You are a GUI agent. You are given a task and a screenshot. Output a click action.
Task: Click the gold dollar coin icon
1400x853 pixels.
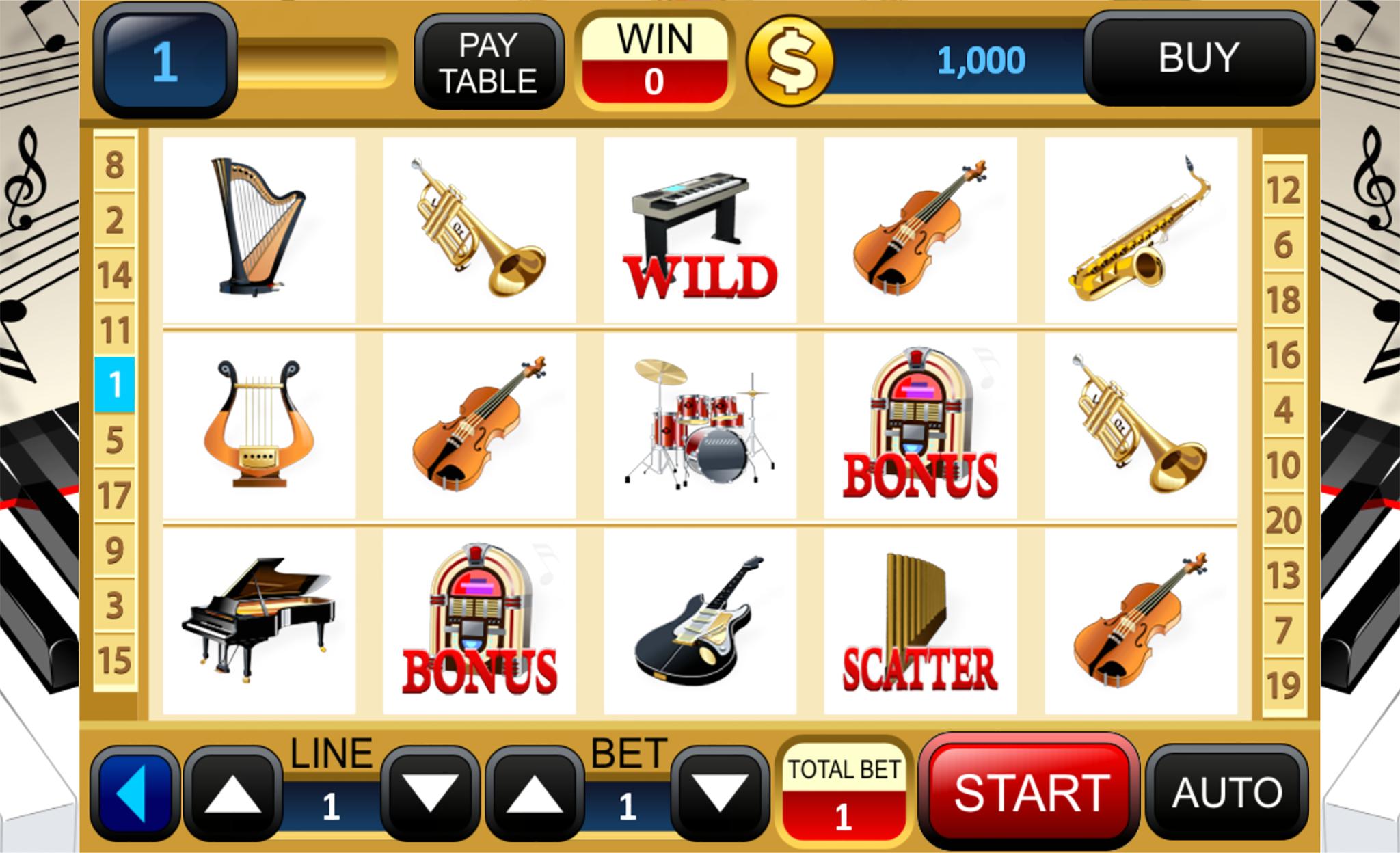click(x=792, y=60)
